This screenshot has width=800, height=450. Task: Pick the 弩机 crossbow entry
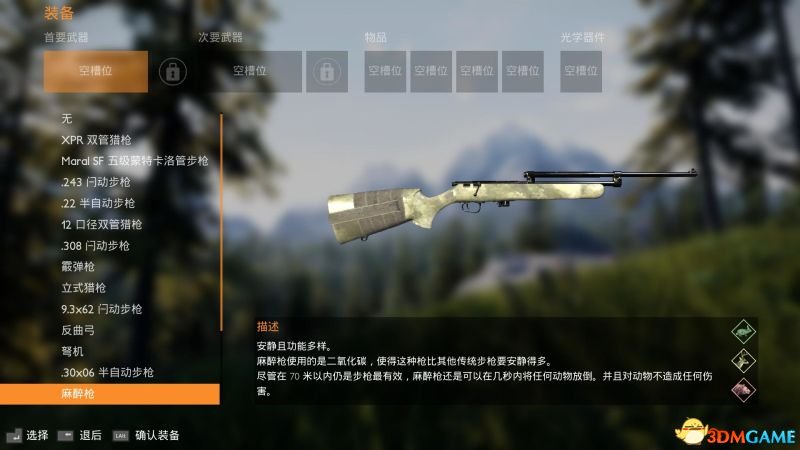click(73, 351)
